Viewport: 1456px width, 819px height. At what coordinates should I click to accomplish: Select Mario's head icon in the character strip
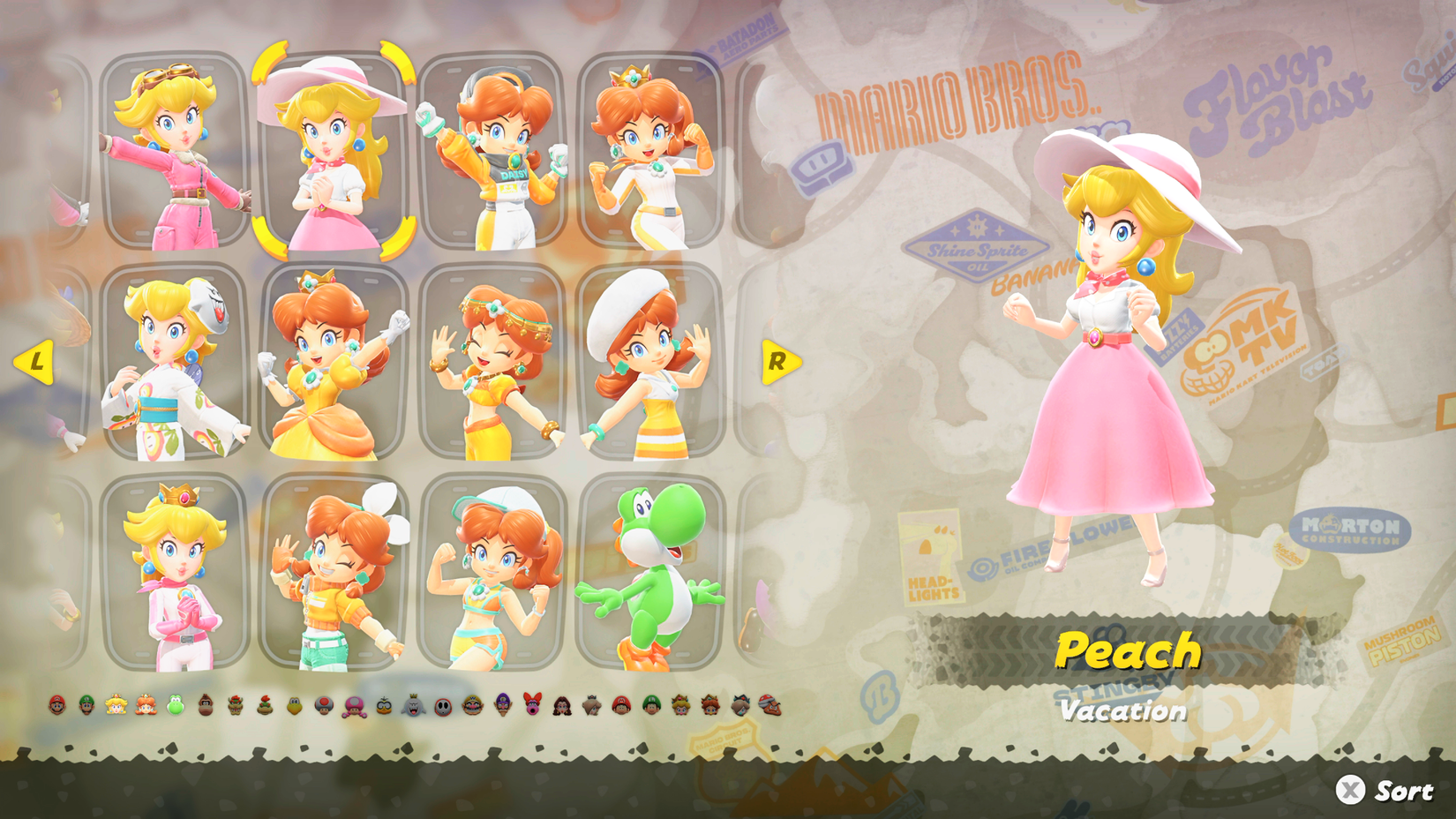(x=56, y=704)
